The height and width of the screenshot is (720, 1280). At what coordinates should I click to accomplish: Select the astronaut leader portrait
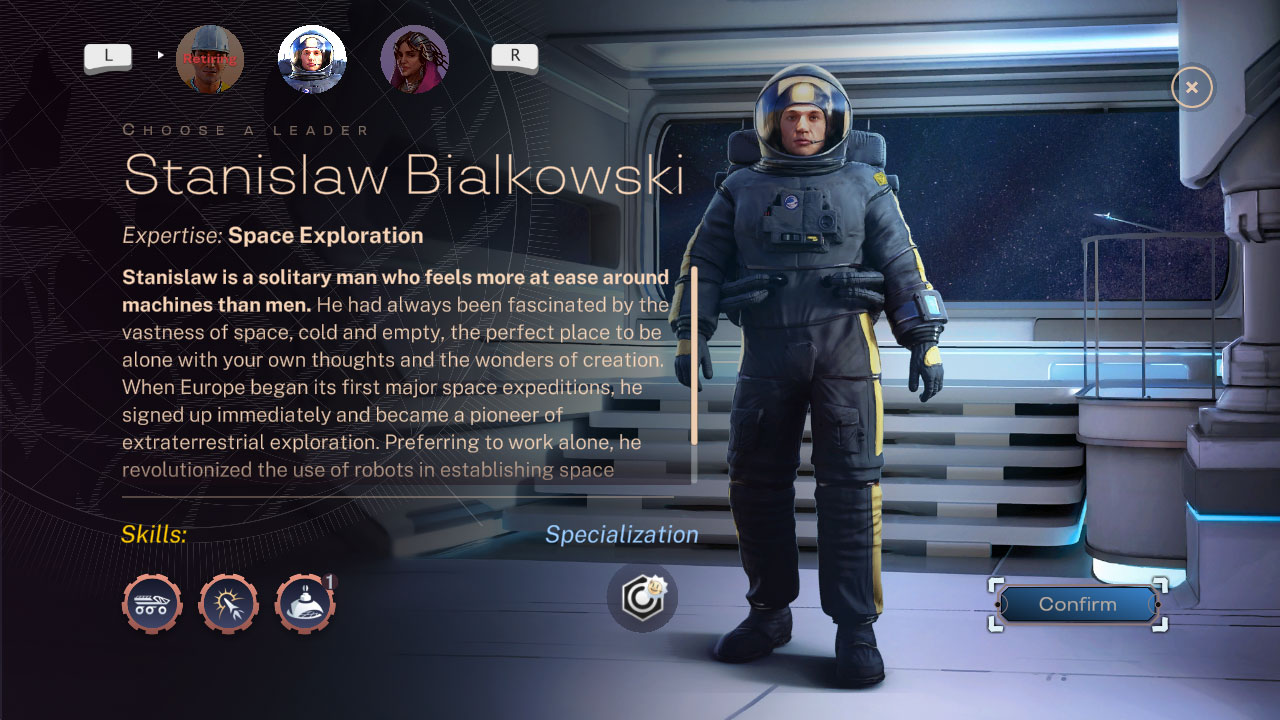point(312,59)
